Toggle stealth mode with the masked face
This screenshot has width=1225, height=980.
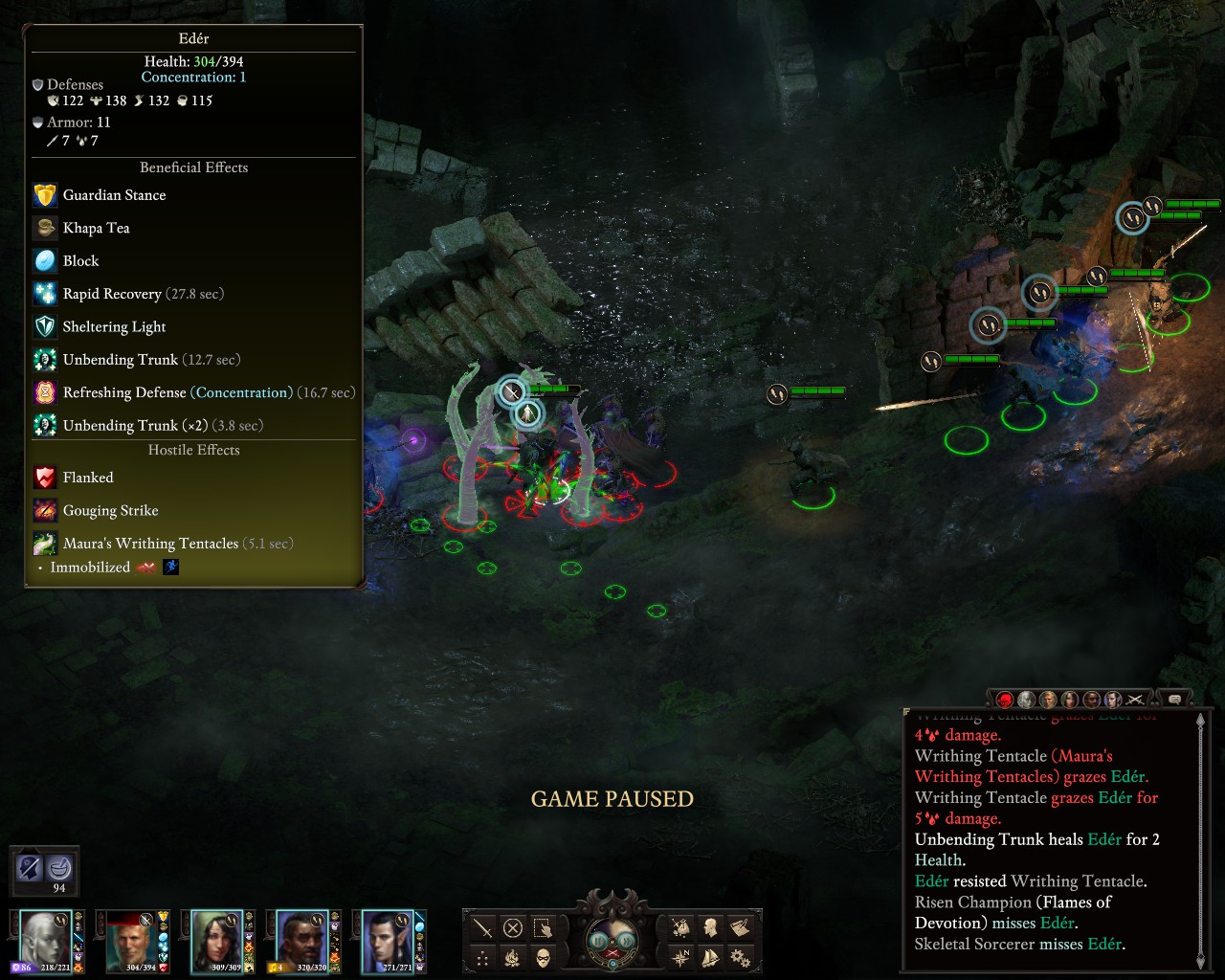point(543,957)
